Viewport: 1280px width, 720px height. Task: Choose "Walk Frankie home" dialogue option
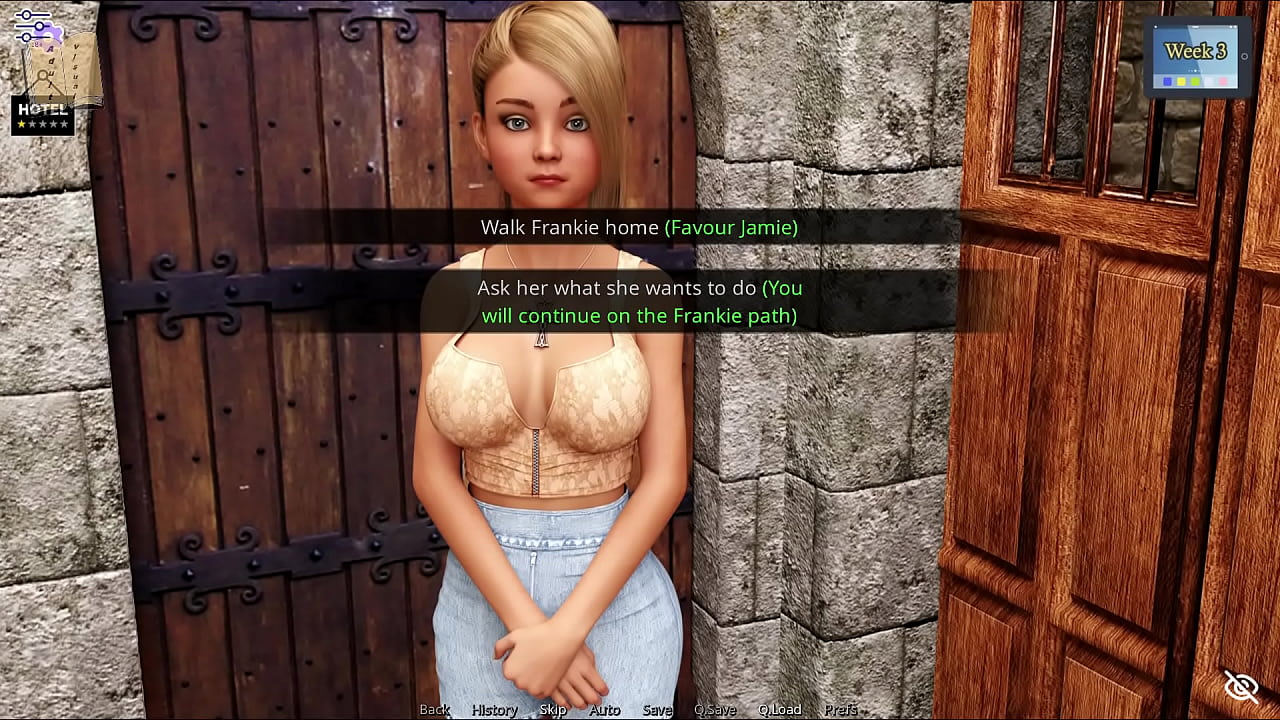[x=639, y=228]
